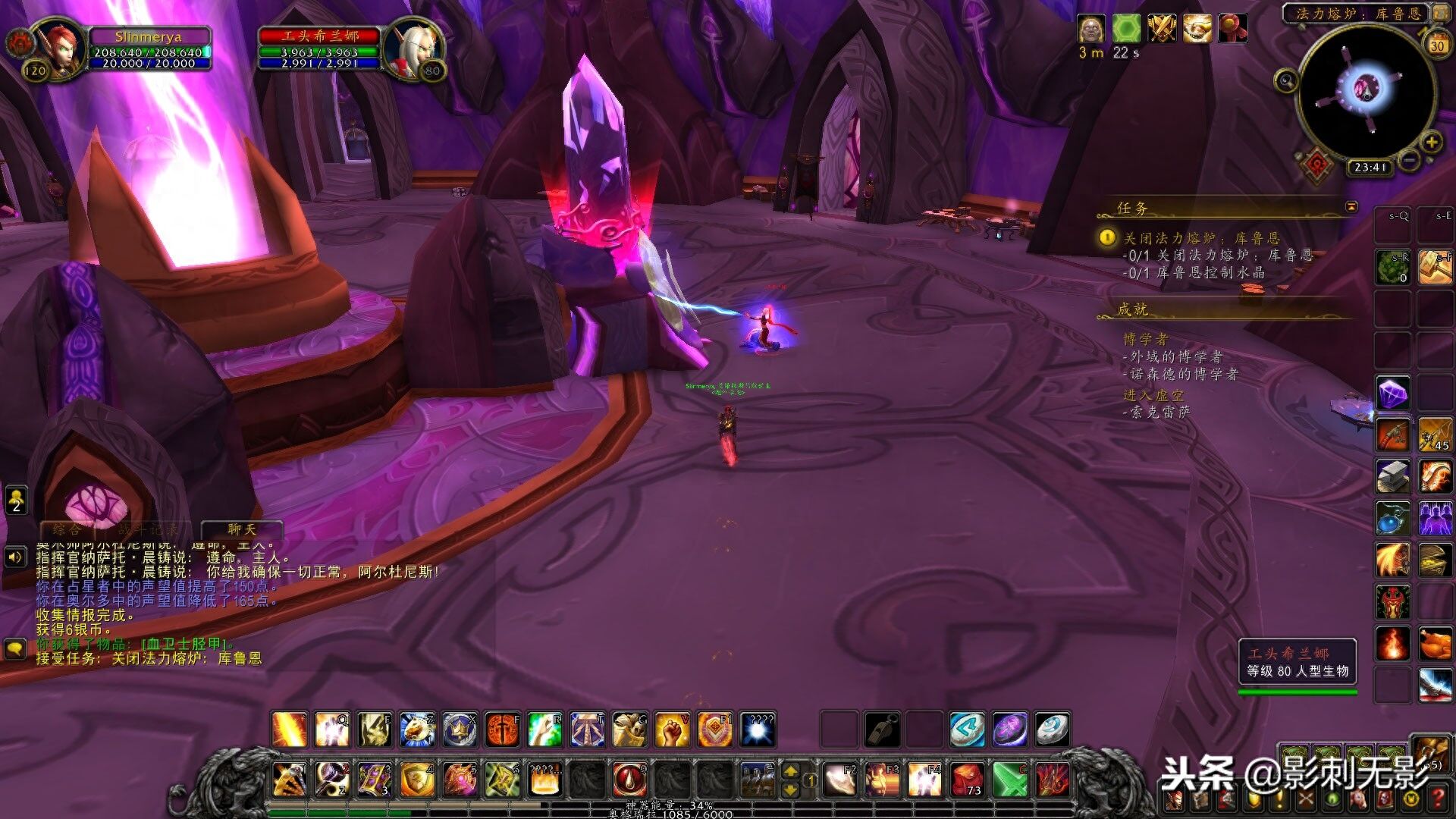Click the action bar page up arrow
The width and height of the screenshot is (1456, 819).
[x=790, y=771]
